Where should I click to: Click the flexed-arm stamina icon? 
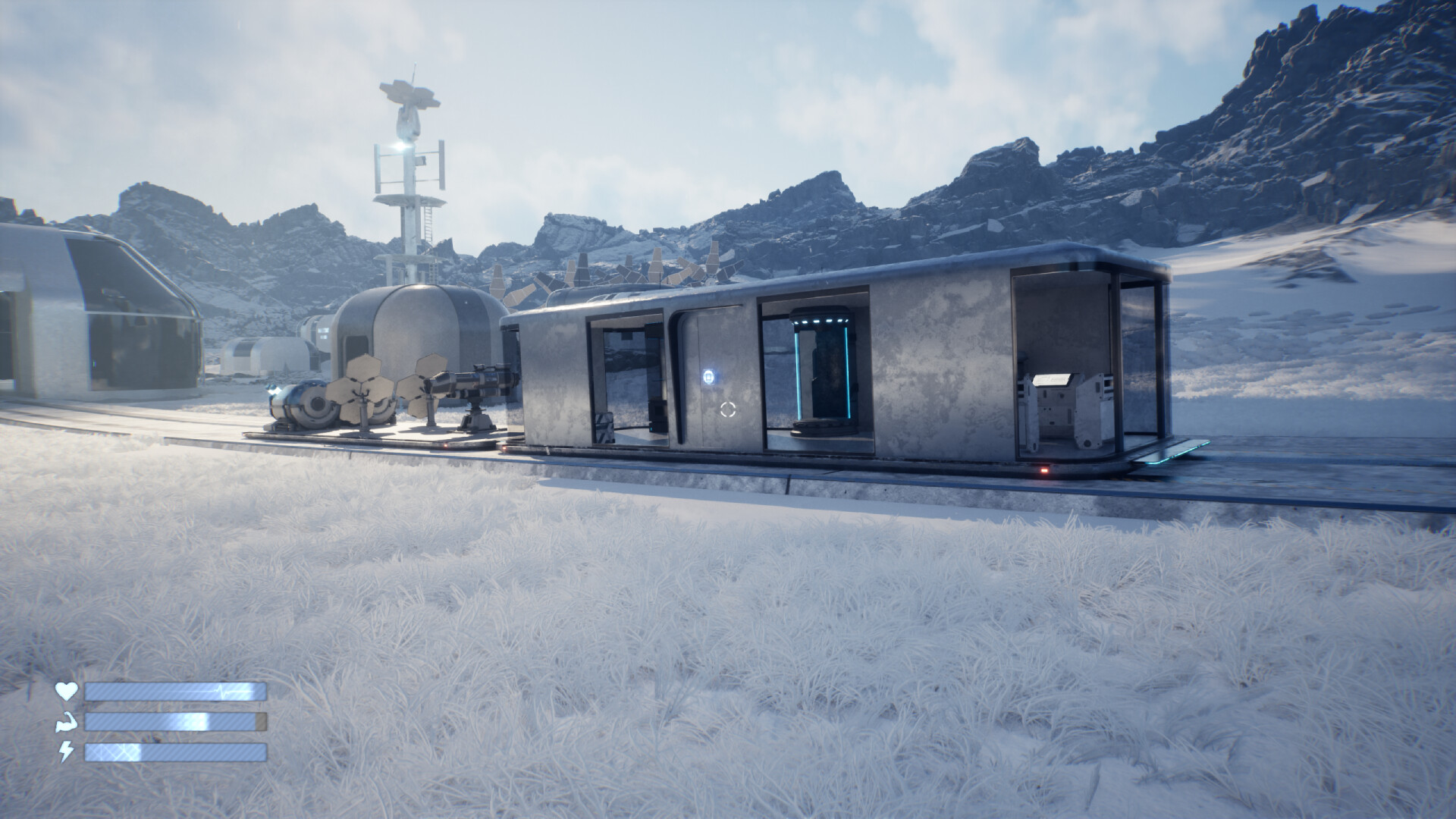[67, 721]
